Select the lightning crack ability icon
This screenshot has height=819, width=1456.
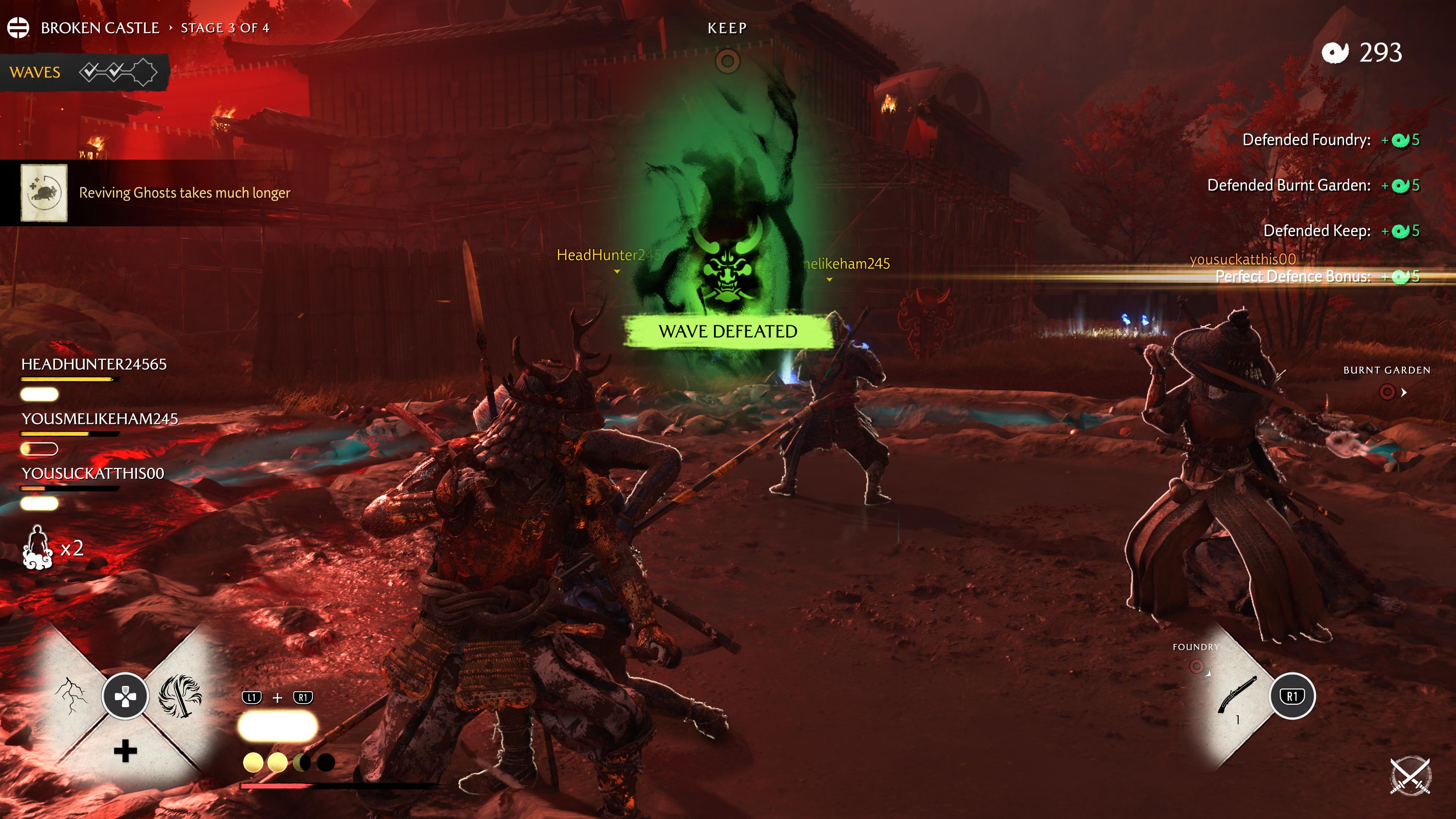coord(71,695)
